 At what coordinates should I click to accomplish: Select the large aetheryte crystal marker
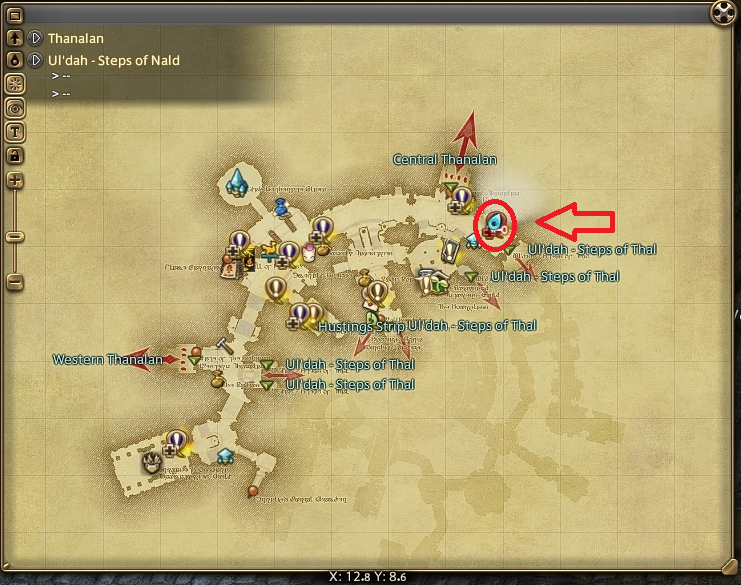(238, 181)
